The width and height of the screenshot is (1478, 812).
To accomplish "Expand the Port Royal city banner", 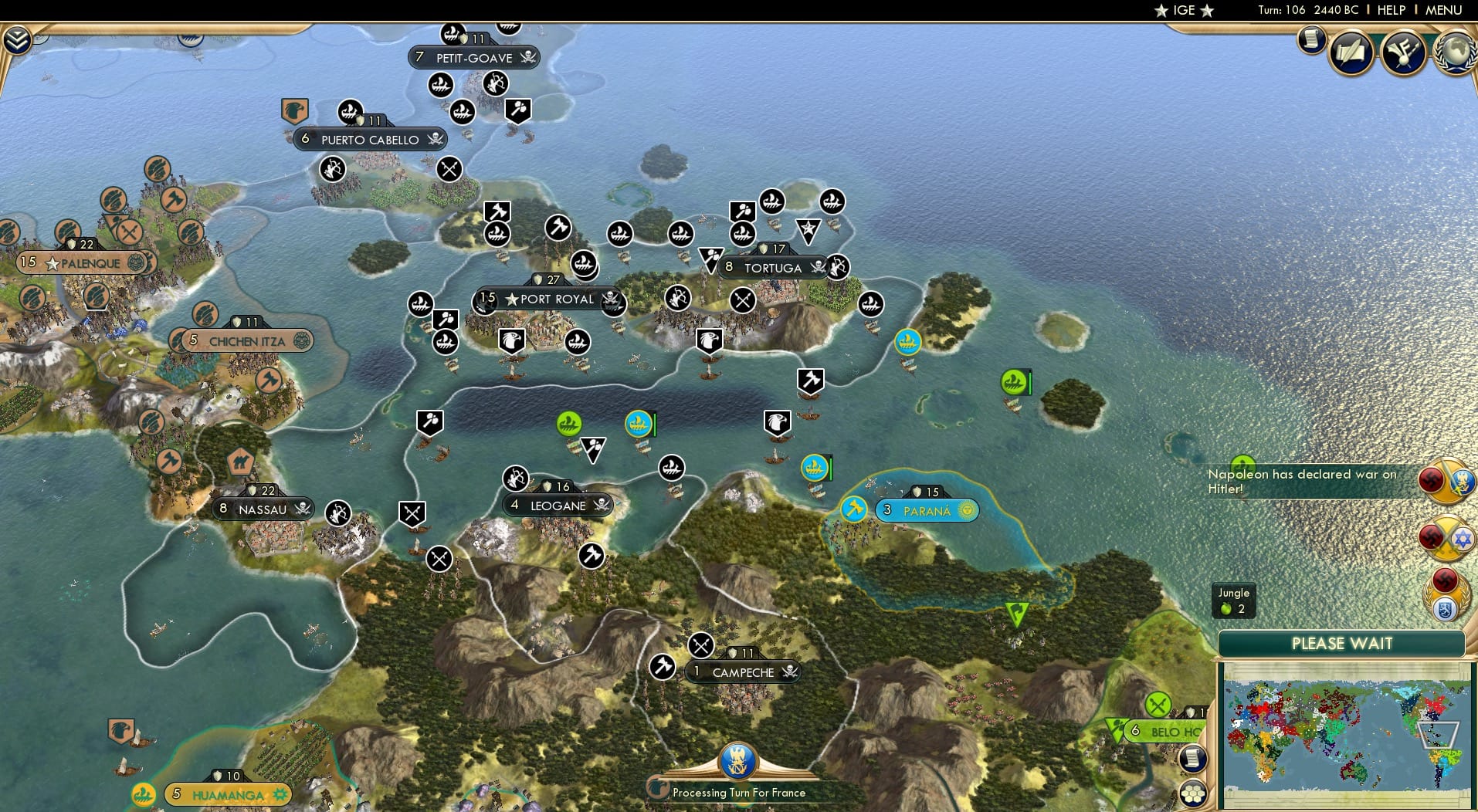I will pyautogui.click(x=548, y=299).
